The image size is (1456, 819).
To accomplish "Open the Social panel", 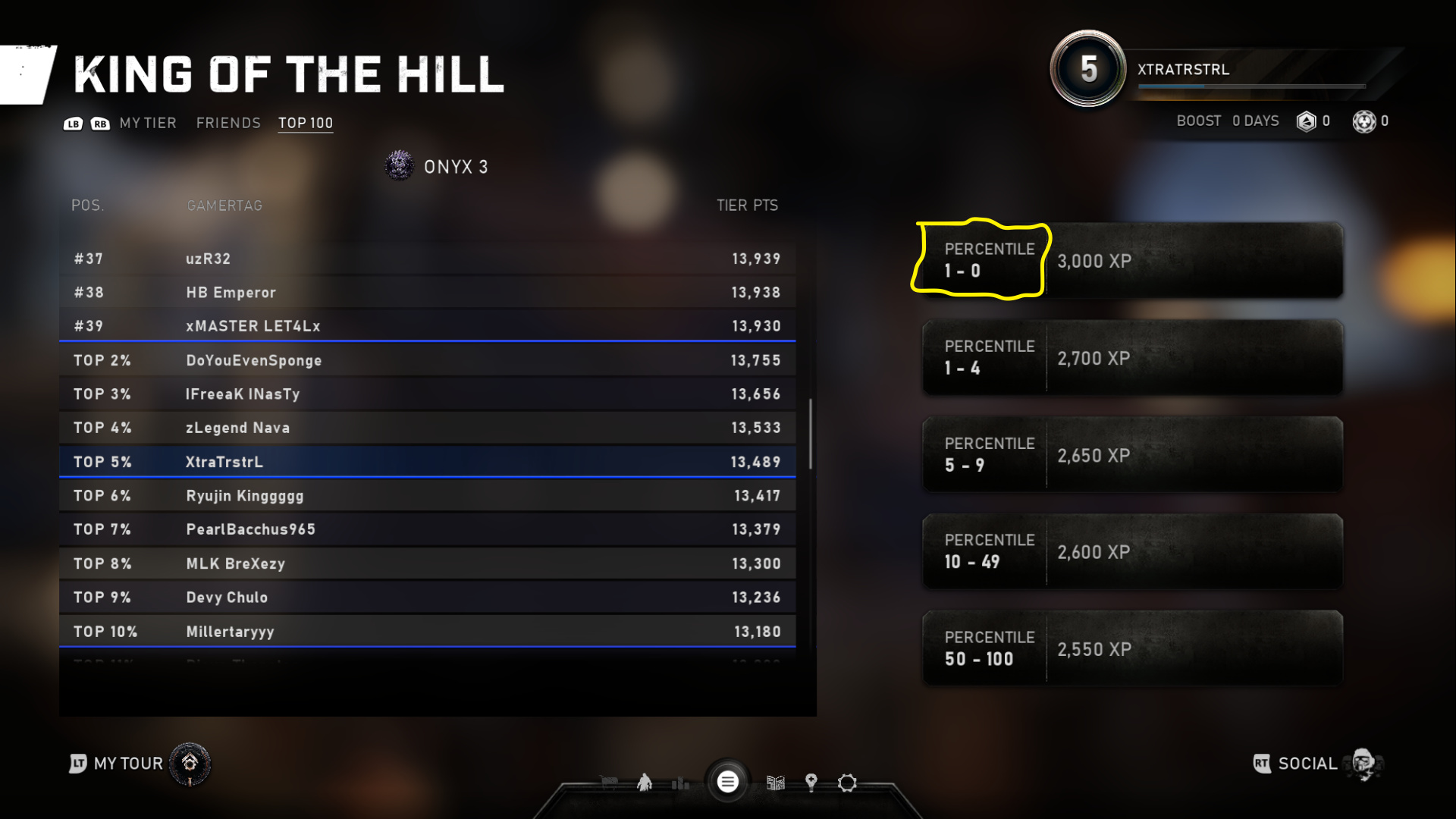I will (x=1318, y=764).
